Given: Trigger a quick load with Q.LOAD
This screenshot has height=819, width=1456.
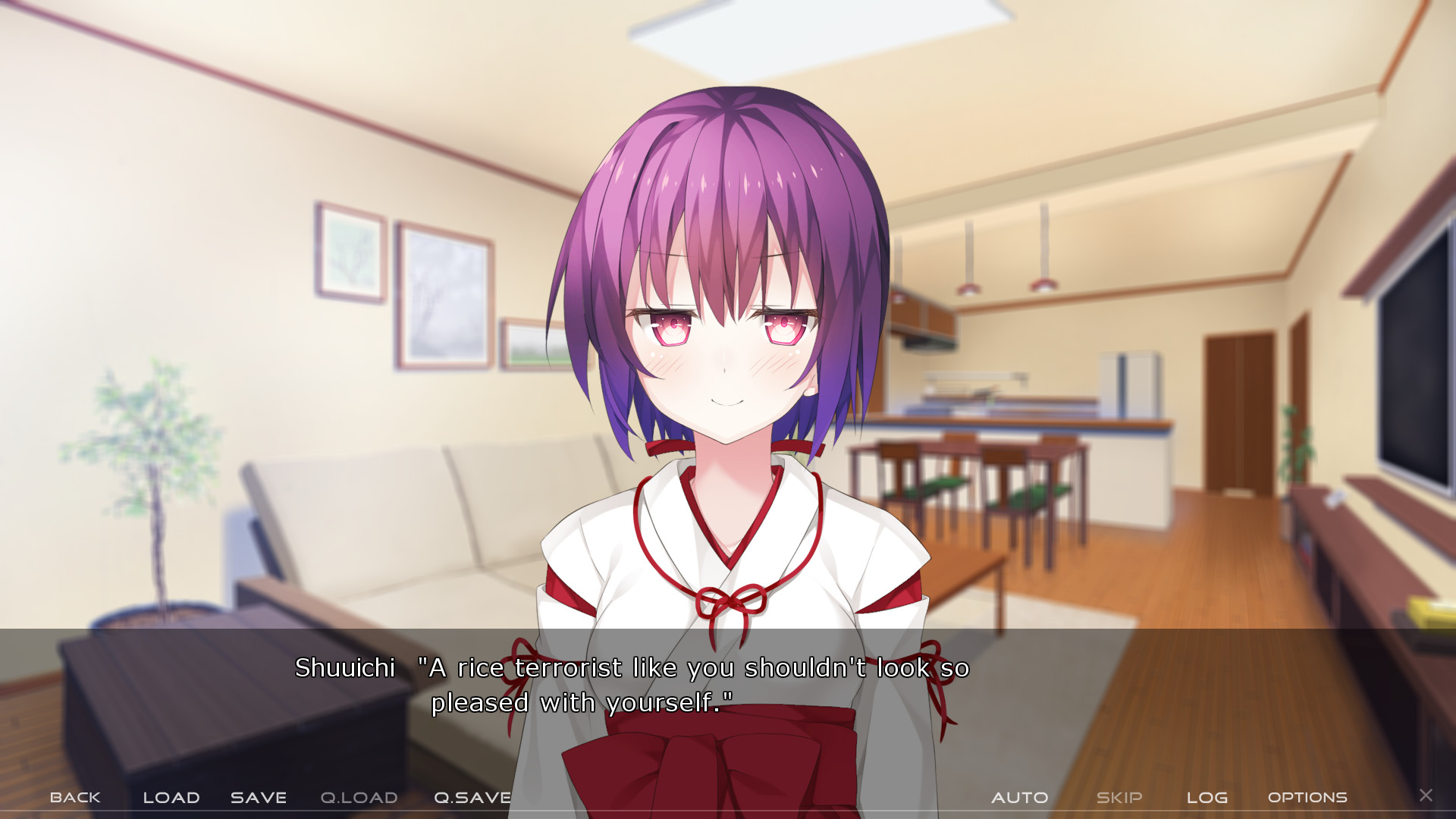Looking at the screenshot, I should point(358,797).
